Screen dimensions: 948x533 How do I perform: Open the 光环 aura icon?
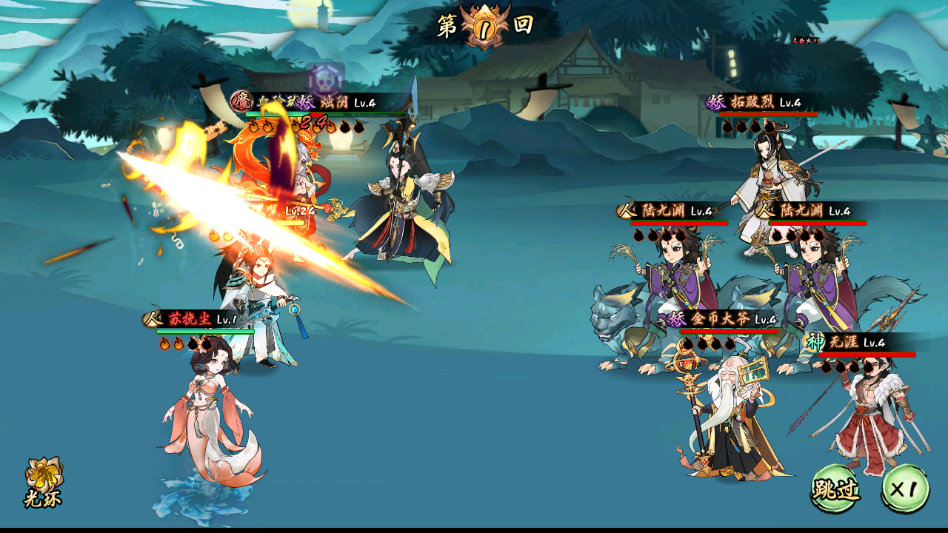click(43, 481)
